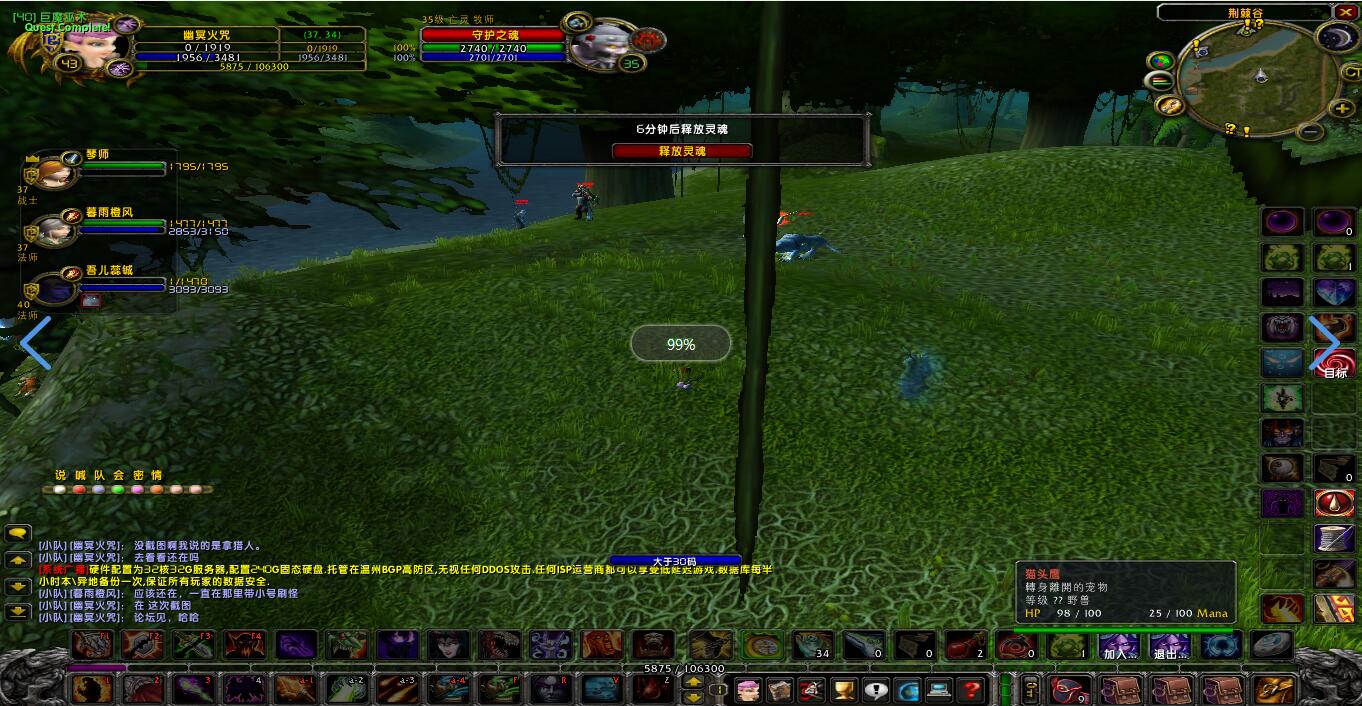Zoom out the minimap with the minus button

tap(1312, 131)
